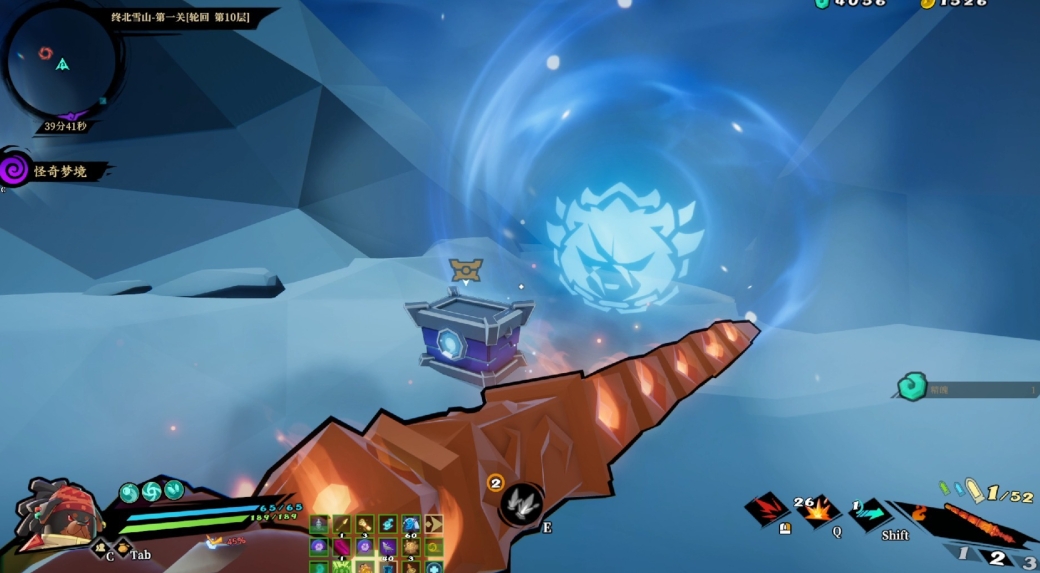Select the 怪奇梦境 purple spiral icon

pyautogui.click(x=15, y=169)
